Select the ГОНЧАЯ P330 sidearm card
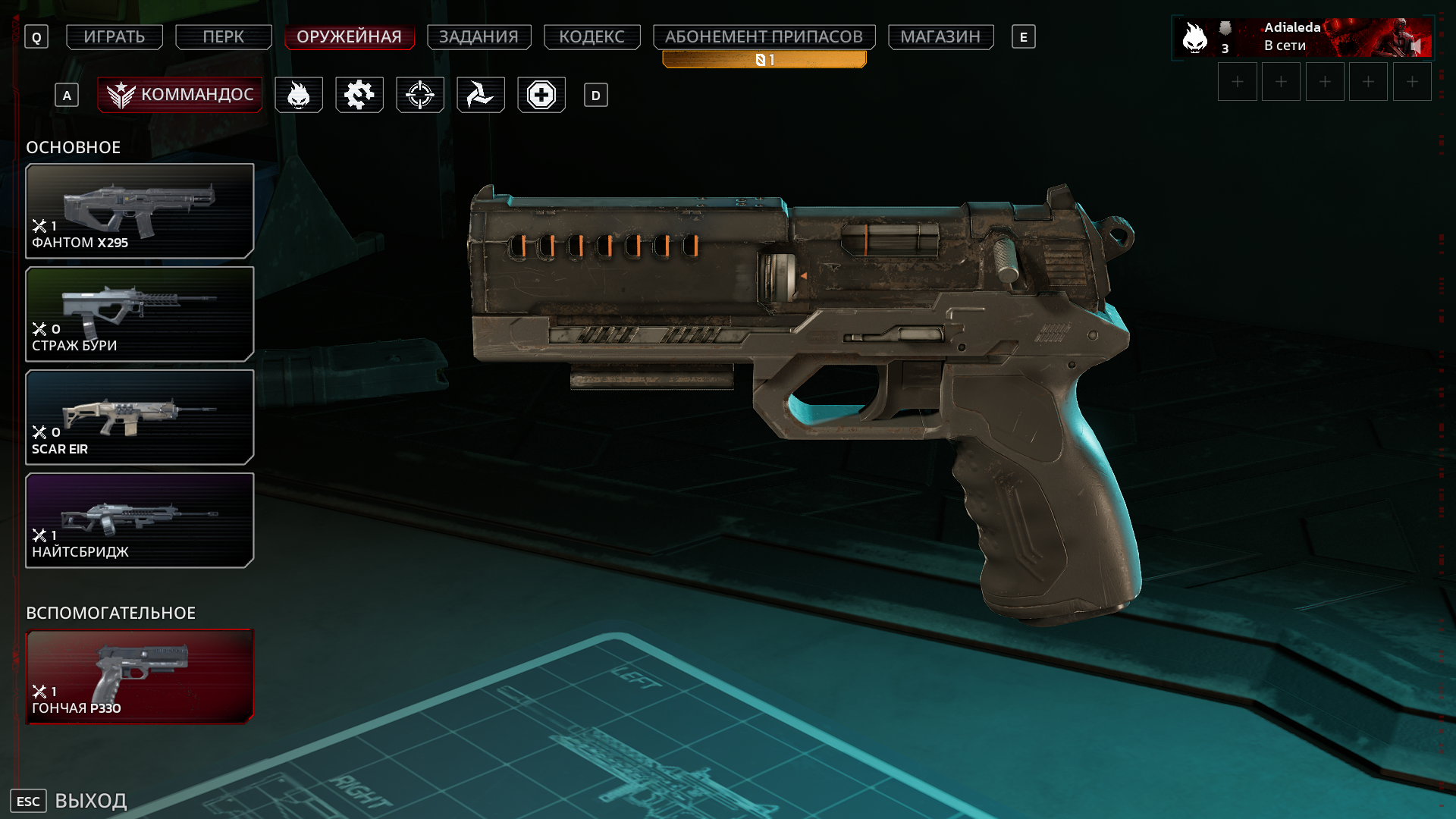 coord(140,676)
